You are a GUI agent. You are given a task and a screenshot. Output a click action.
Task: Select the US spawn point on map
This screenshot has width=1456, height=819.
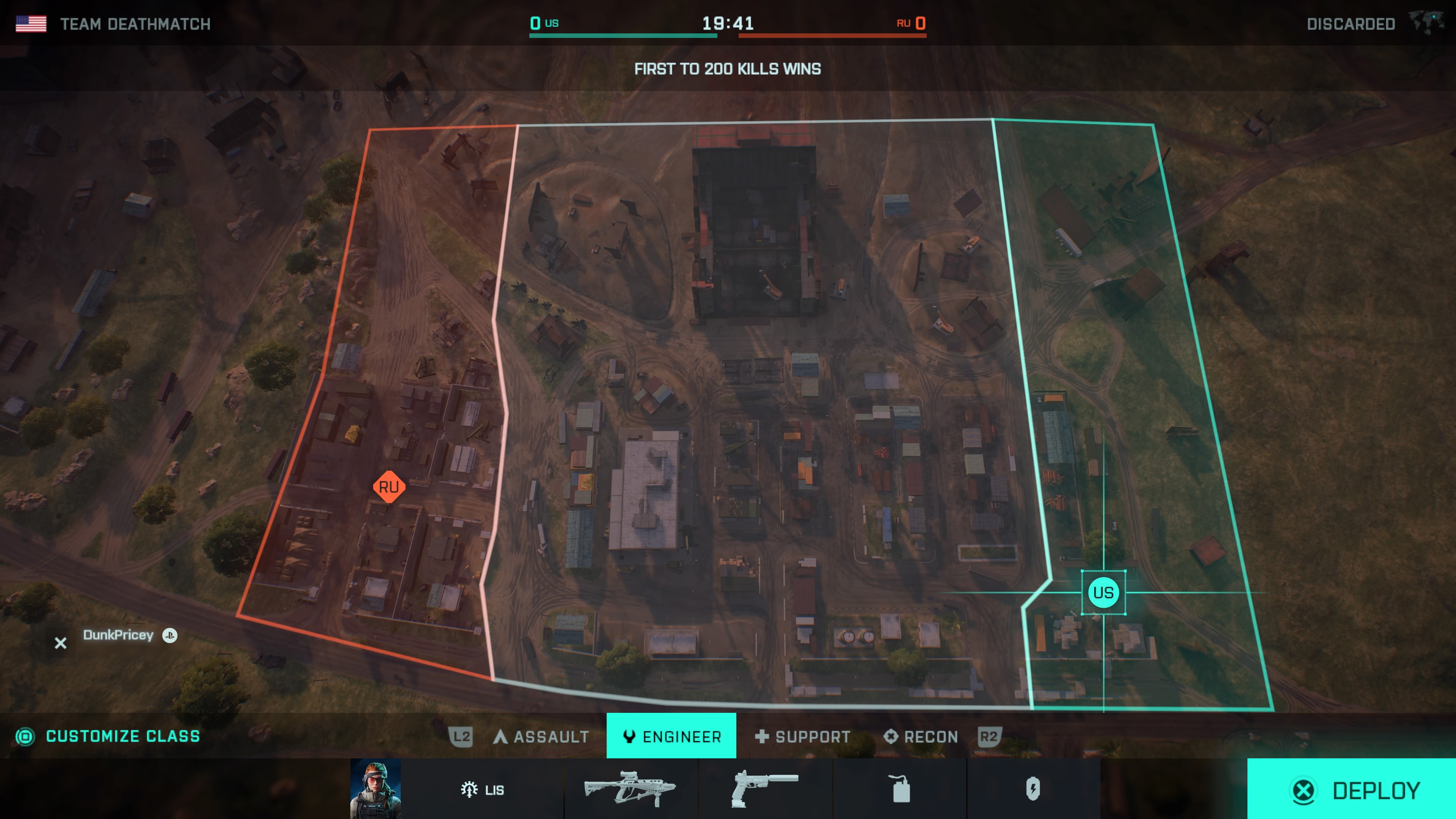(1103, 592)
